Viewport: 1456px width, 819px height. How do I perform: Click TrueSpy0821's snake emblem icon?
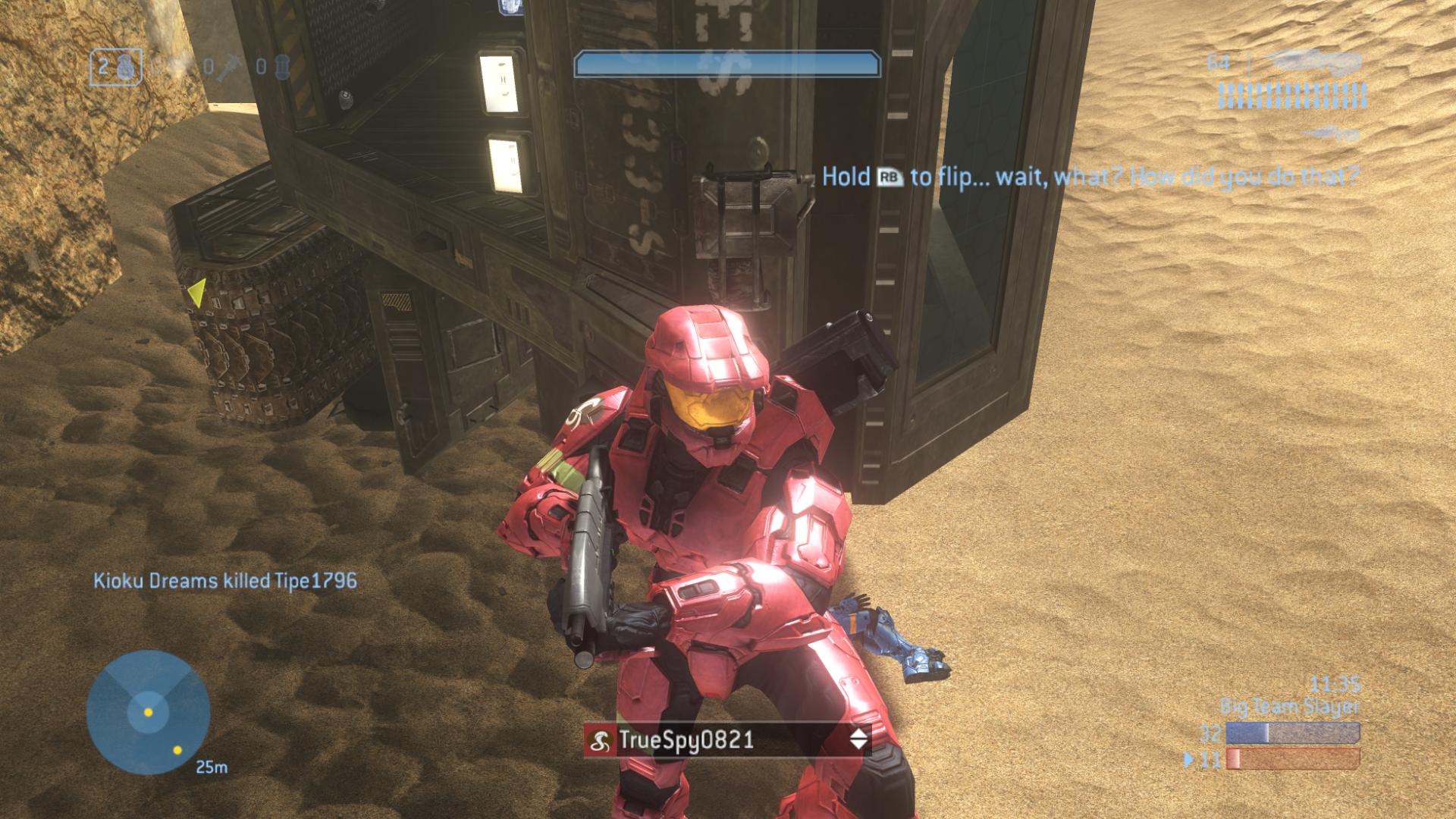click(601, 740)
